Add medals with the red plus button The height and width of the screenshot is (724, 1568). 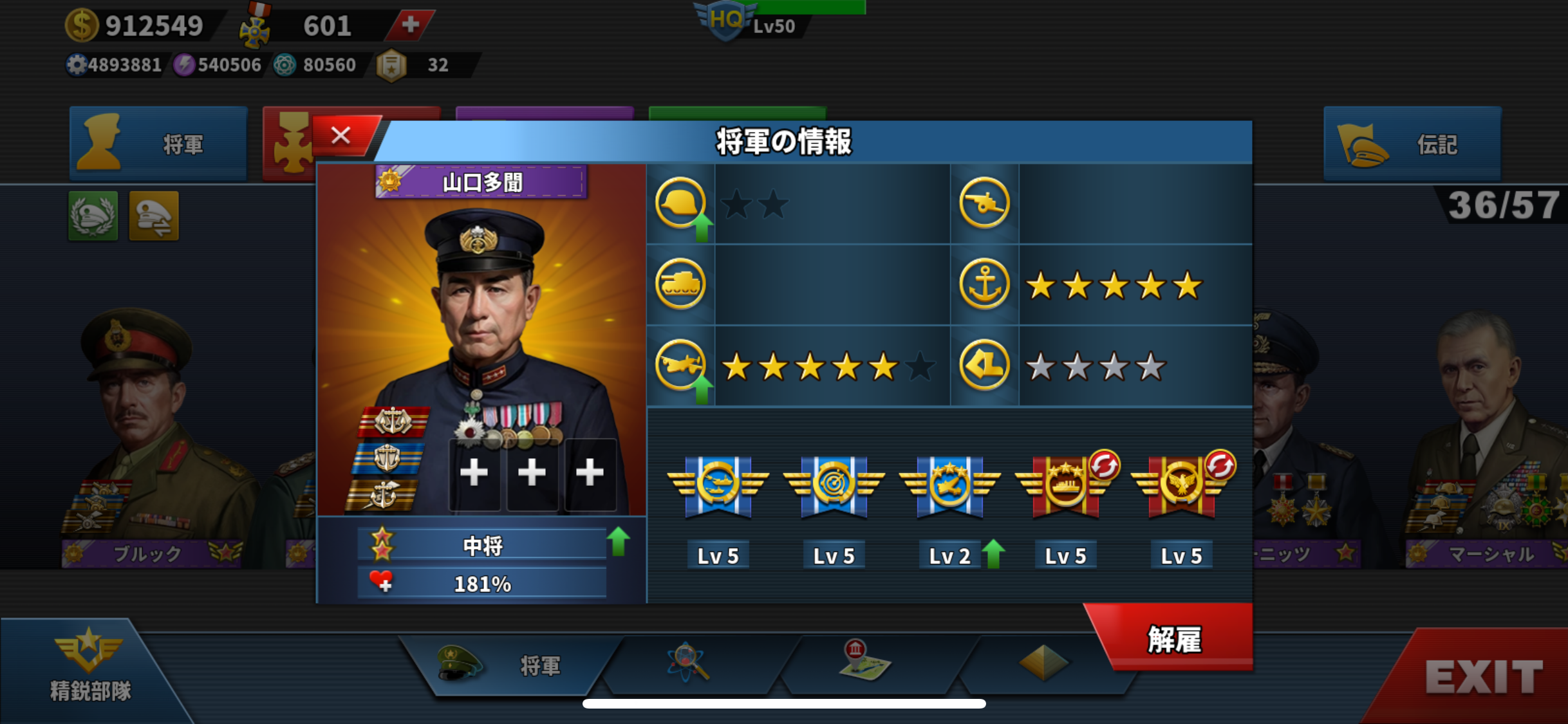410,25
